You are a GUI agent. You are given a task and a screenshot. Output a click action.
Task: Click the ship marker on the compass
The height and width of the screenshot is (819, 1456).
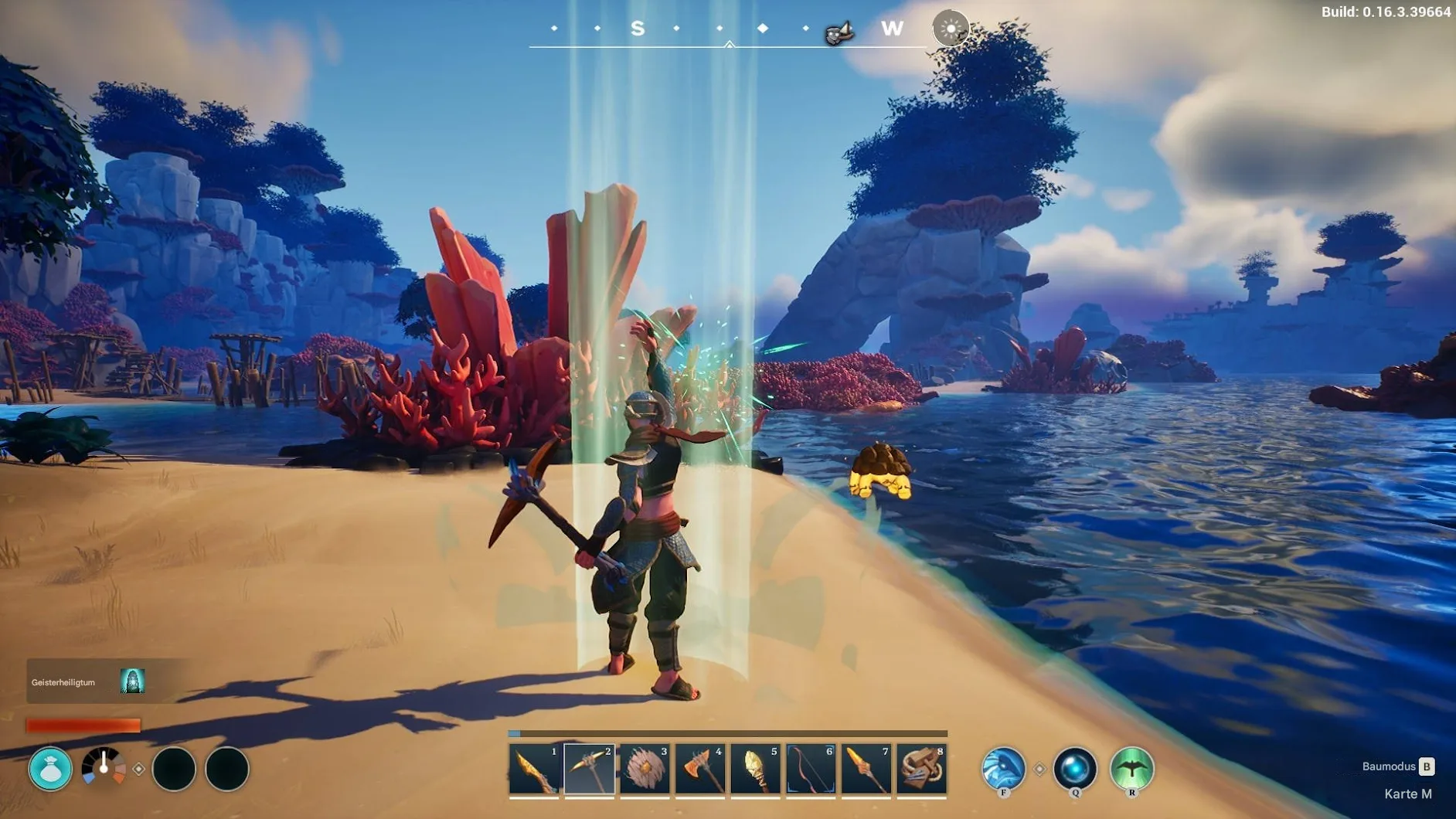[839, 32]
